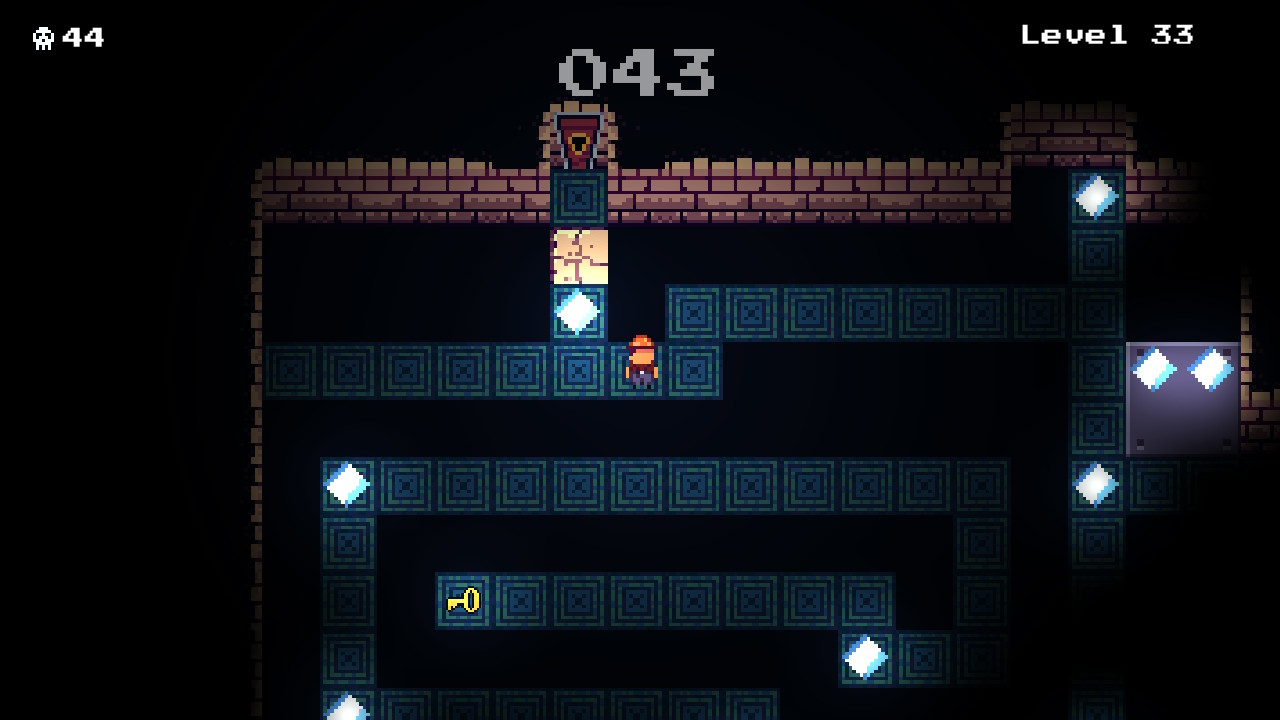
Task: Select the yellow key pickup
Action: [462, 601]
